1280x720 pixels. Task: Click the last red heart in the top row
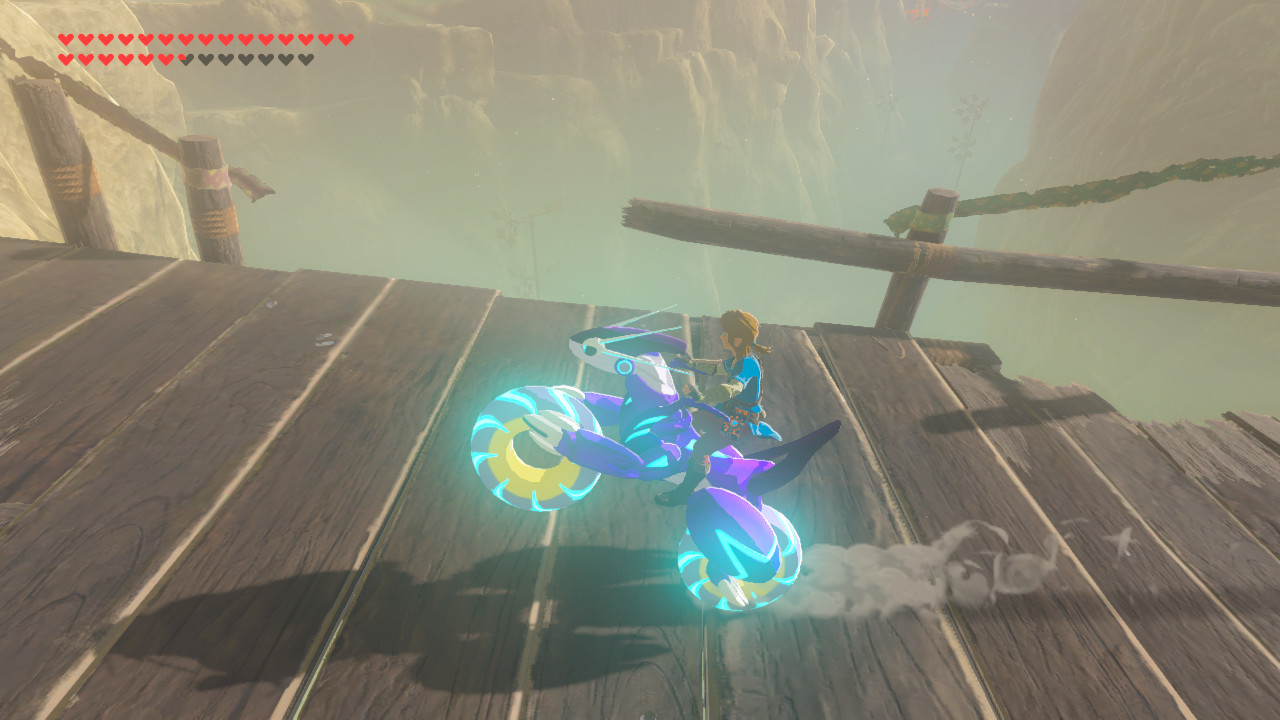[x=344, y=39]
